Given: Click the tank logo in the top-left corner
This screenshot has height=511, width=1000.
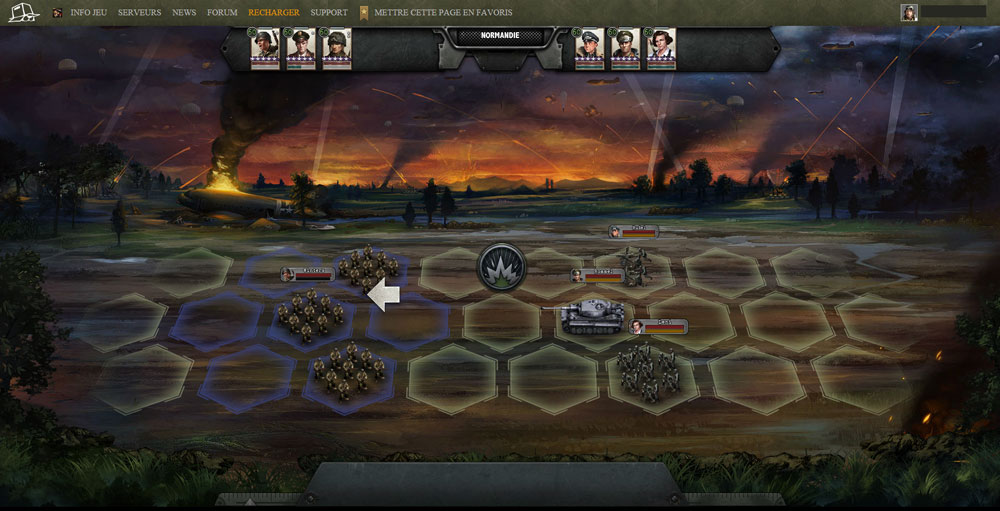Looking at the screenshot, I should coord(22,12).
